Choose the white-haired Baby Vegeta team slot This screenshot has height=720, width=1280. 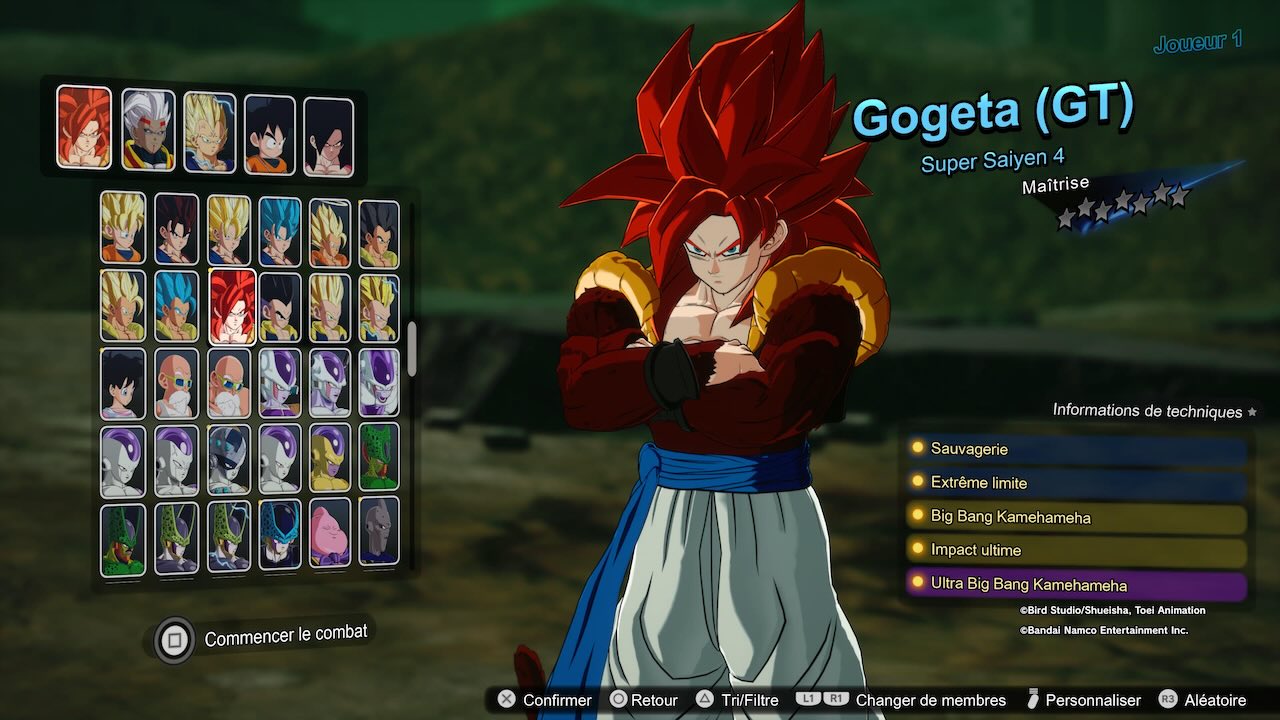point(148,130)
